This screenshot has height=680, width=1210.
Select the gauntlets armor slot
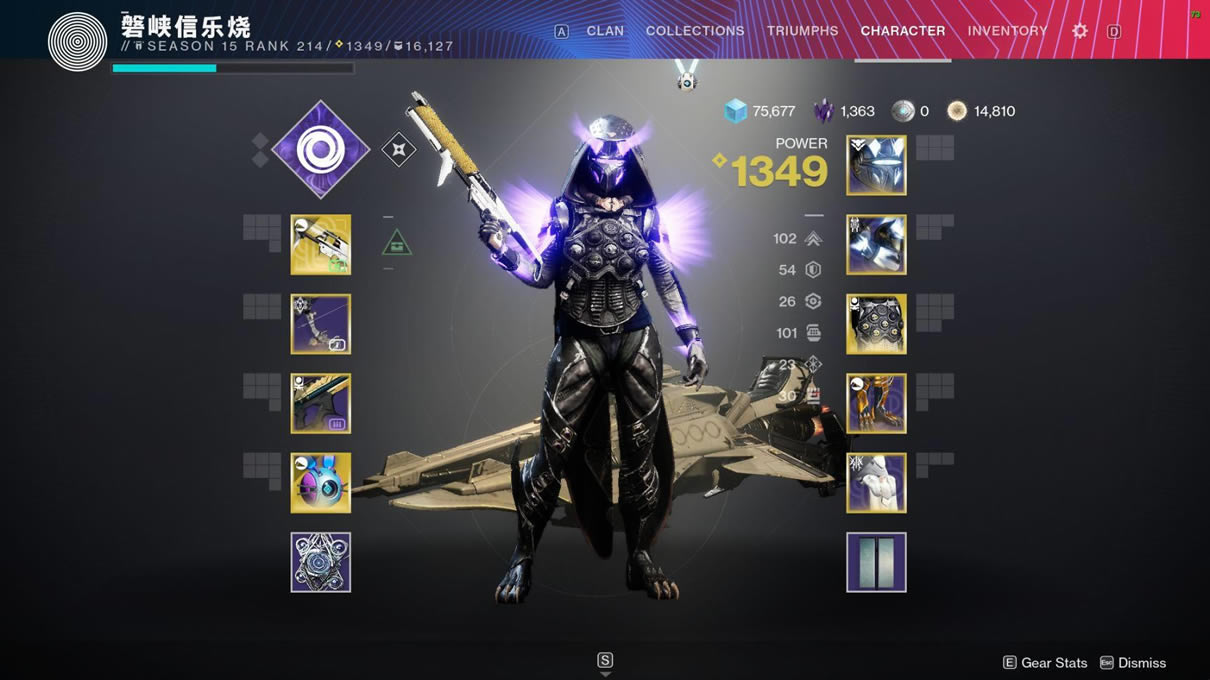pyautogui.click(x=876, y=244)
